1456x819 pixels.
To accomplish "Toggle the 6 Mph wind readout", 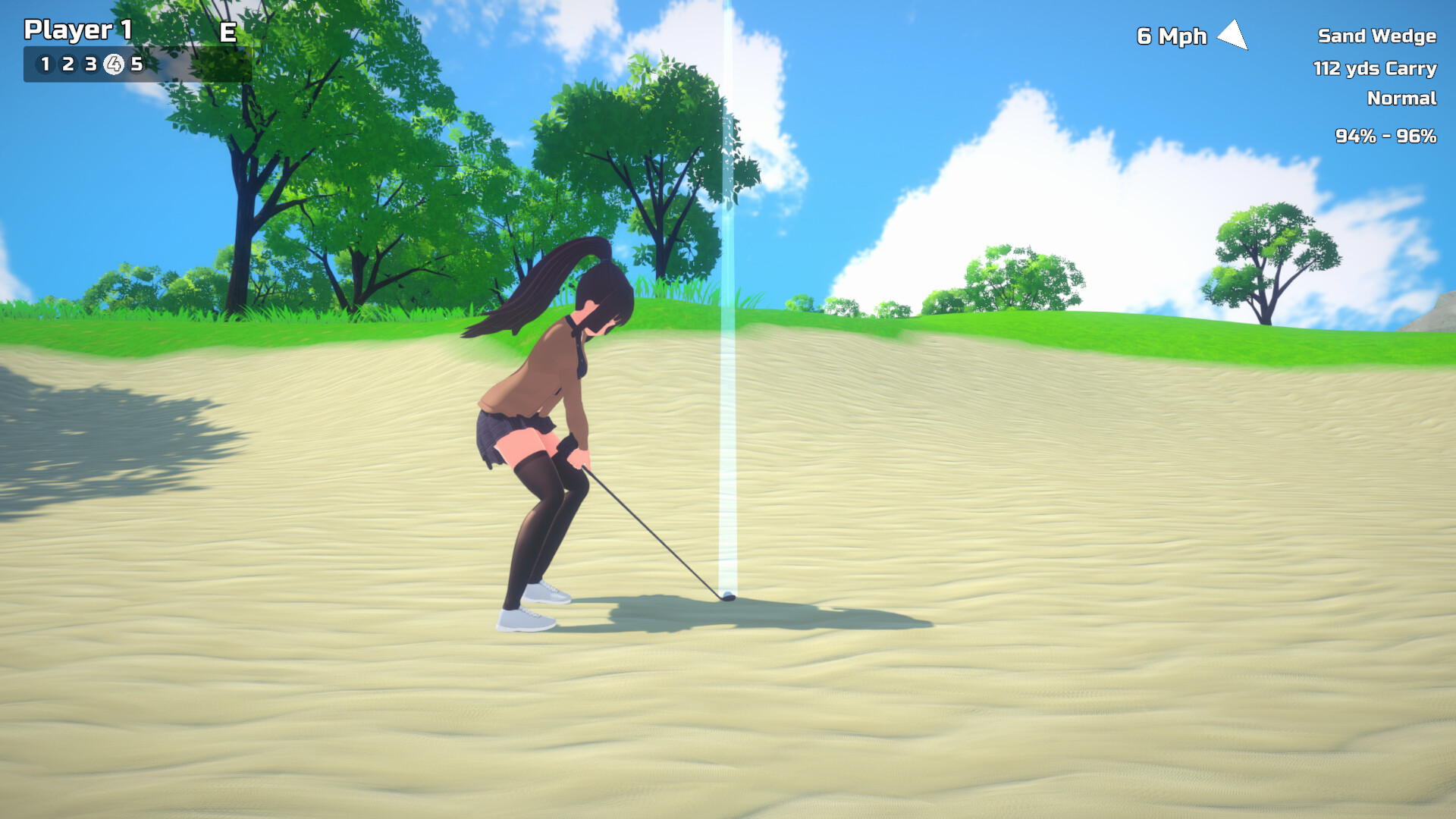I will [x=1172, y=36].
